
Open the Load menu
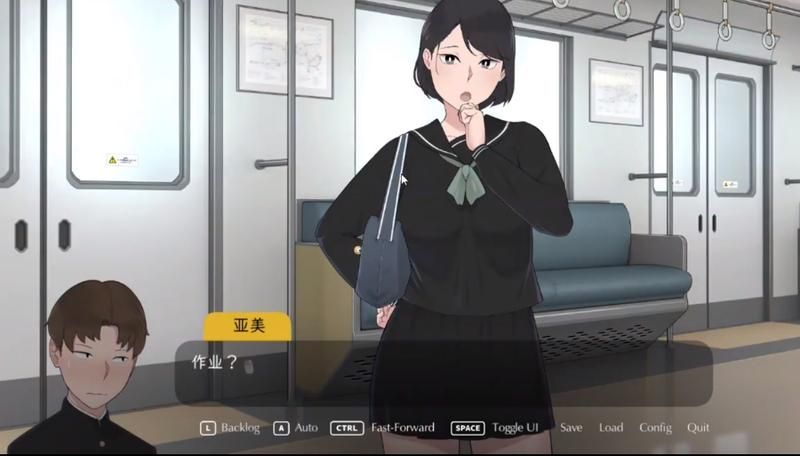tap(611, 428)
